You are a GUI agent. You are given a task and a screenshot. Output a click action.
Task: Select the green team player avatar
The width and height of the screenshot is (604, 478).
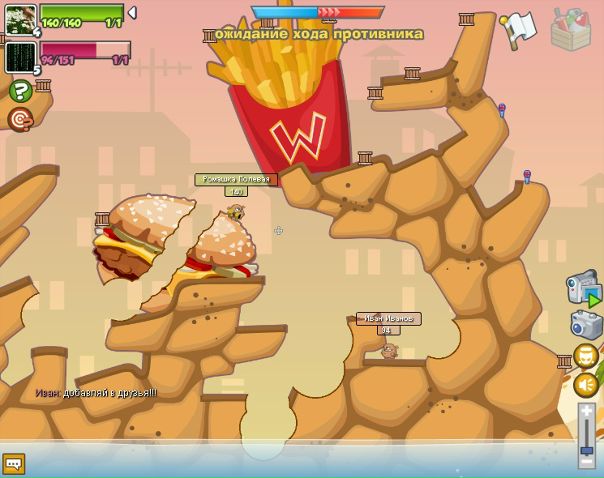20,19
